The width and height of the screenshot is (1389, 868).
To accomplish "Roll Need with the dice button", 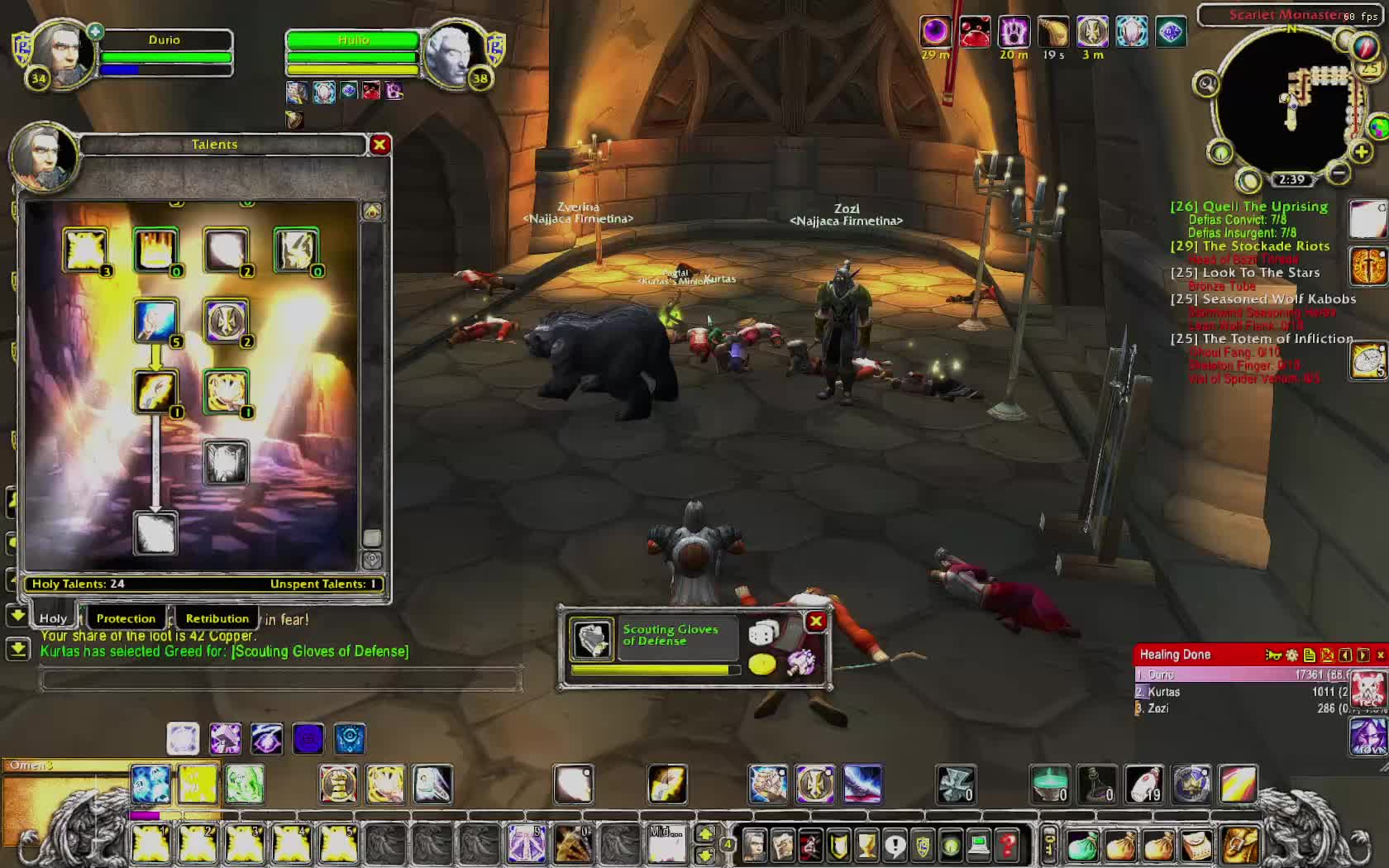I will 762,634.
